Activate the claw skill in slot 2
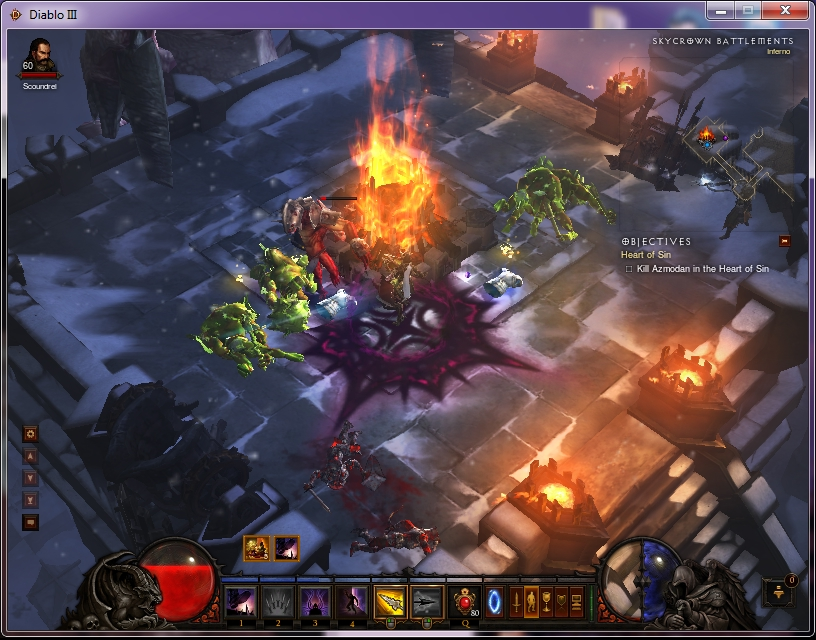 (x=277, y=601)
